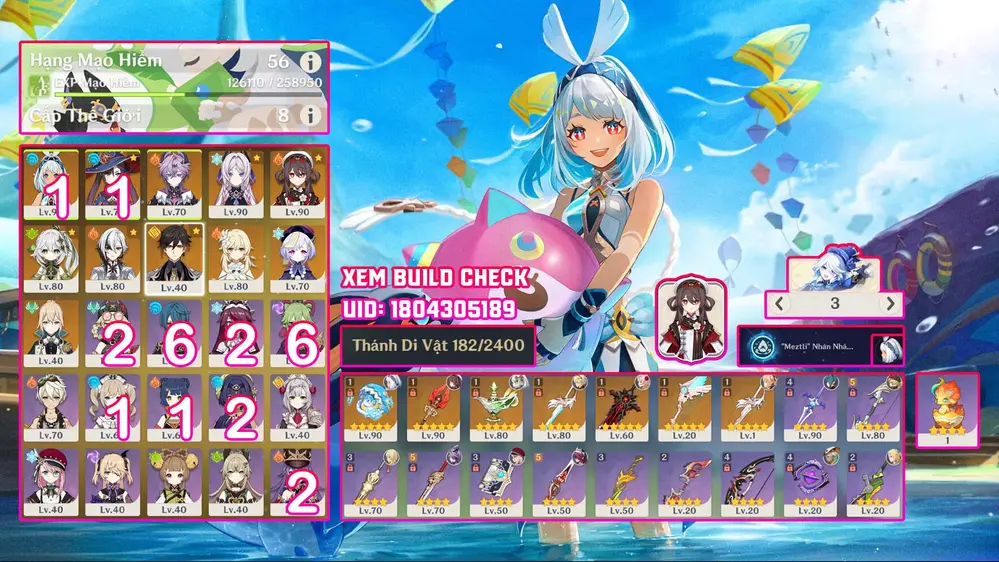
Task: Select the Nahida Lv.80 character card
Action: [49, 256]
